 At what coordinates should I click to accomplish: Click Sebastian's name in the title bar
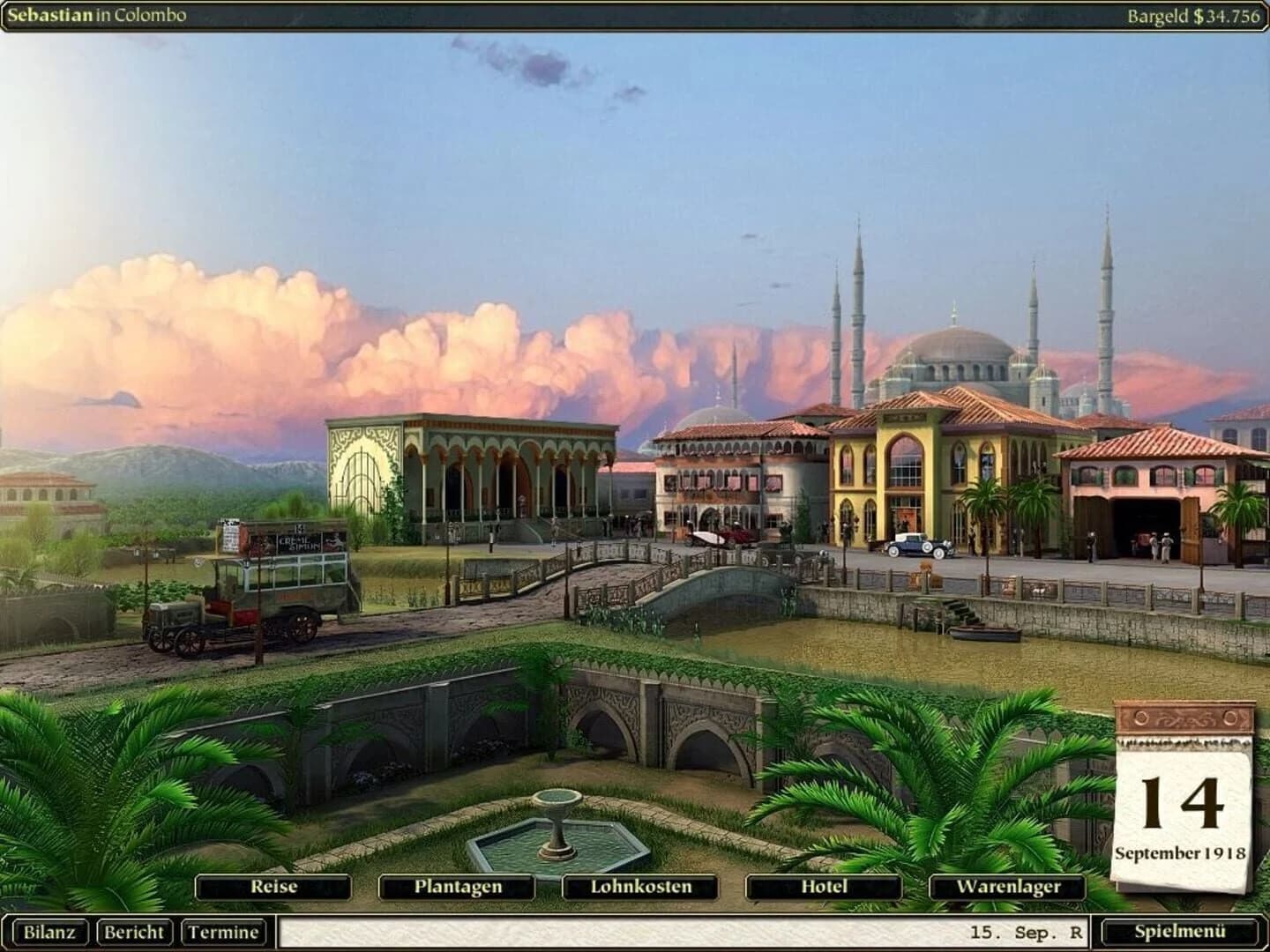point(50,13)
